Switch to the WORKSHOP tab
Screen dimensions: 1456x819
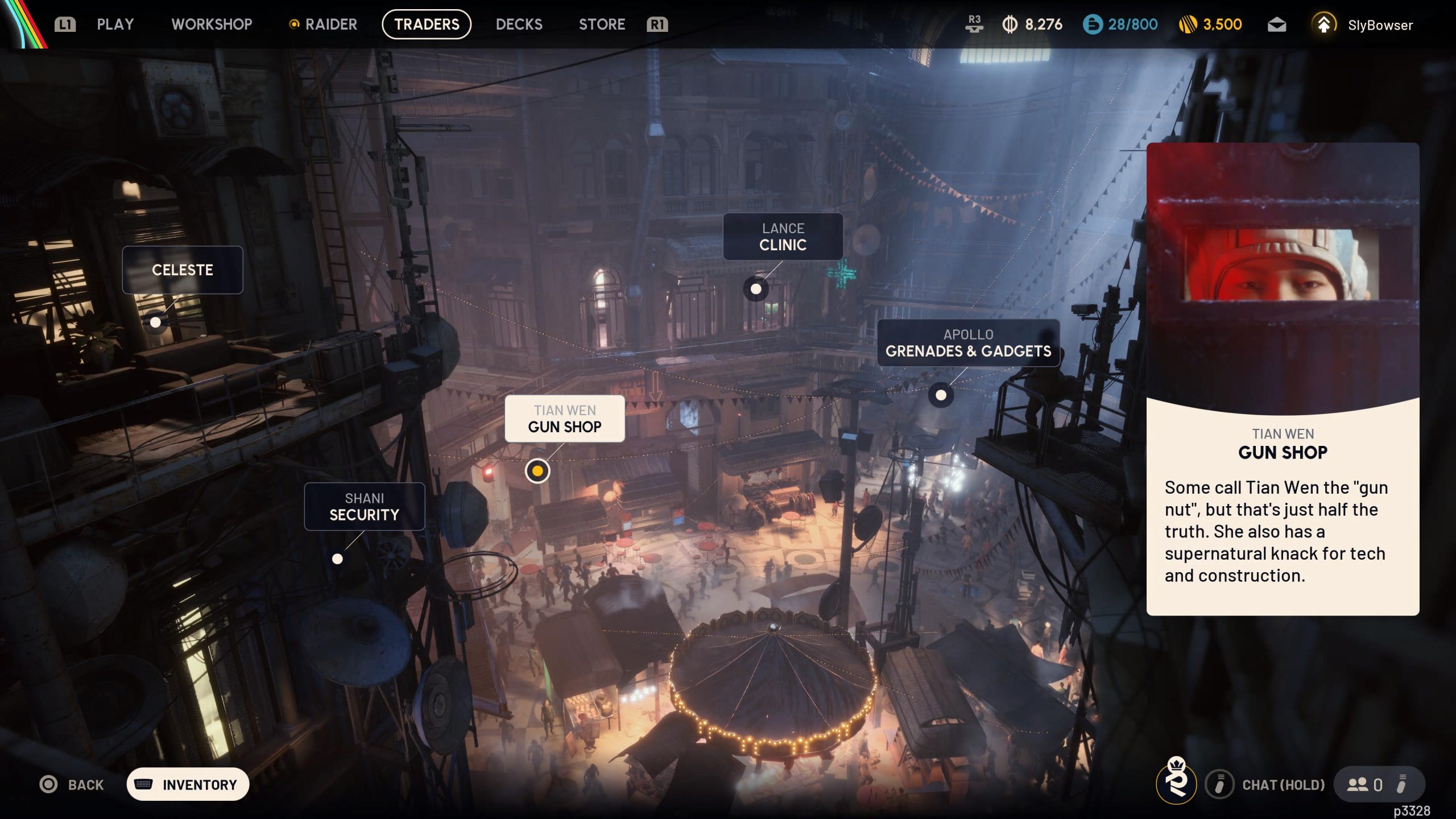click(212, 24)
